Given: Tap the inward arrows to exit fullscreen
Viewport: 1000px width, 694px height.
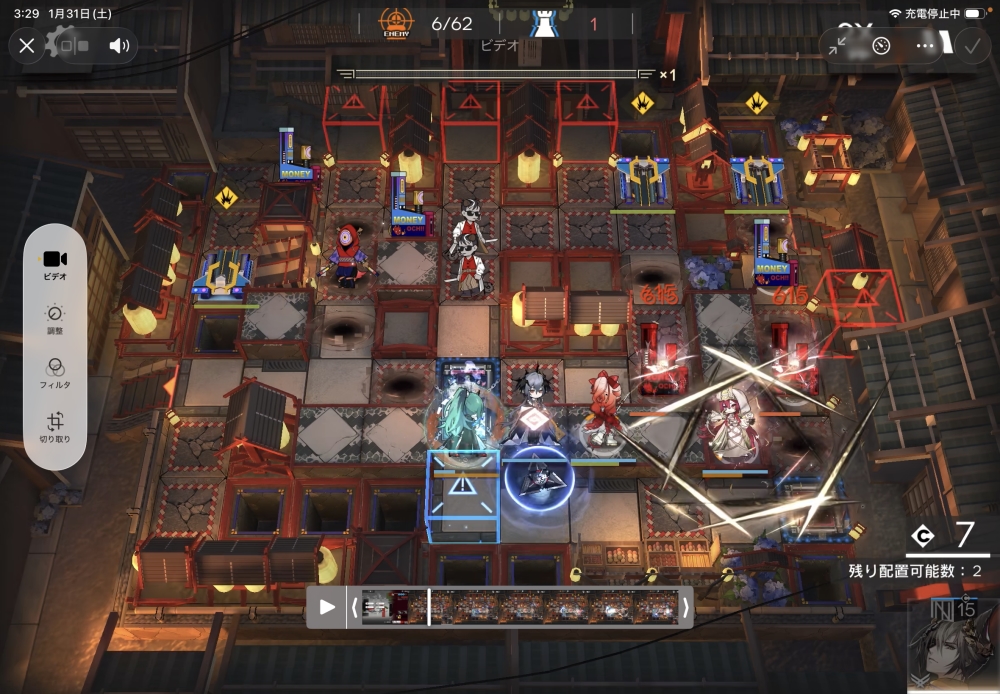Looking at the screenshot, I should [x=839, y=45].
